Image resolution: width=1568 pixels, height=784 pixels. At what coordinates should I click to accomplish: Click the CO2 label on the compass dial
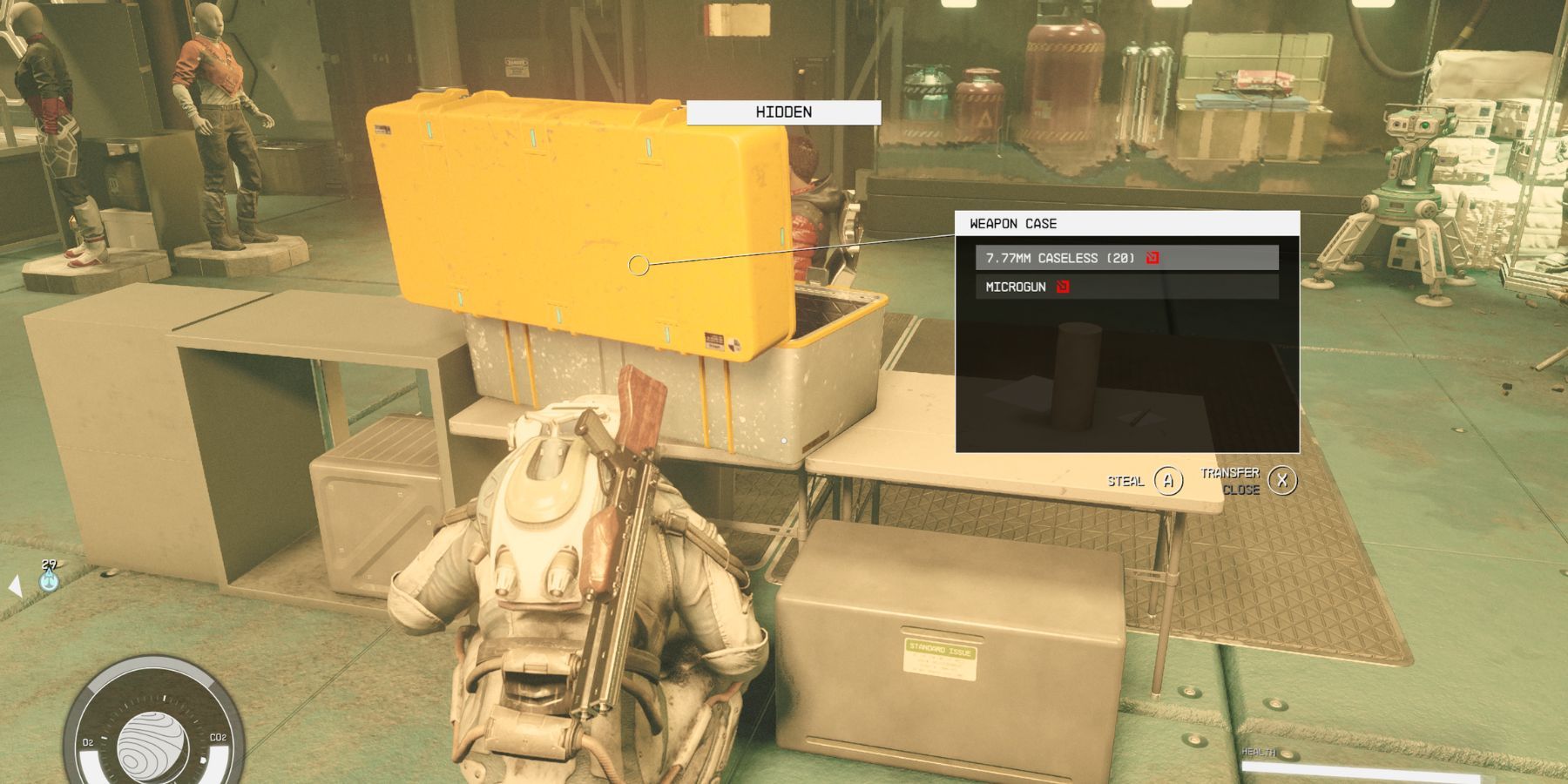218,737
